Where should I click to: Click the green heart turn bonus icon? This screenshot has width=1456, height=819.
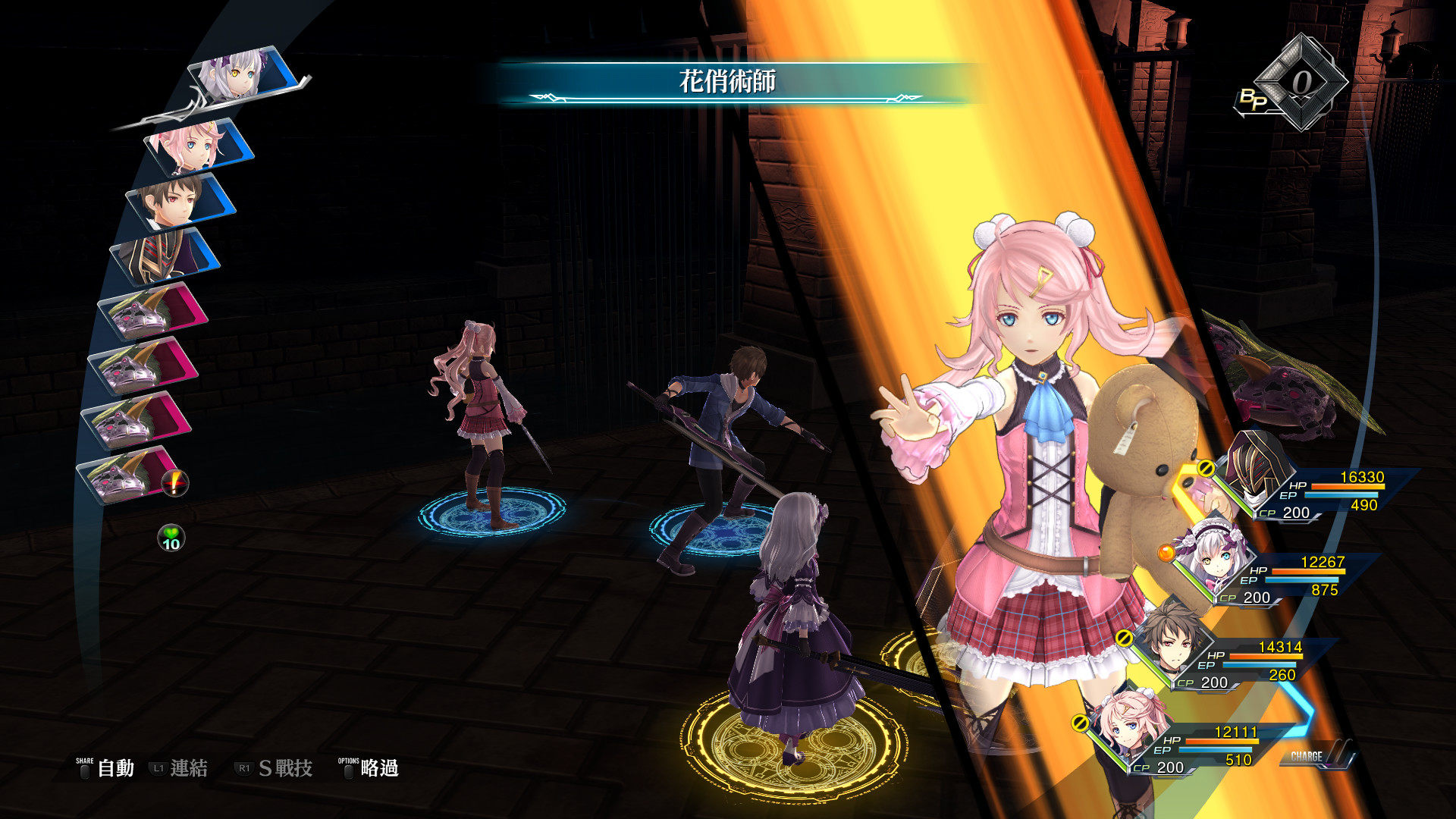pyautogui.click(x=171, y=538)
